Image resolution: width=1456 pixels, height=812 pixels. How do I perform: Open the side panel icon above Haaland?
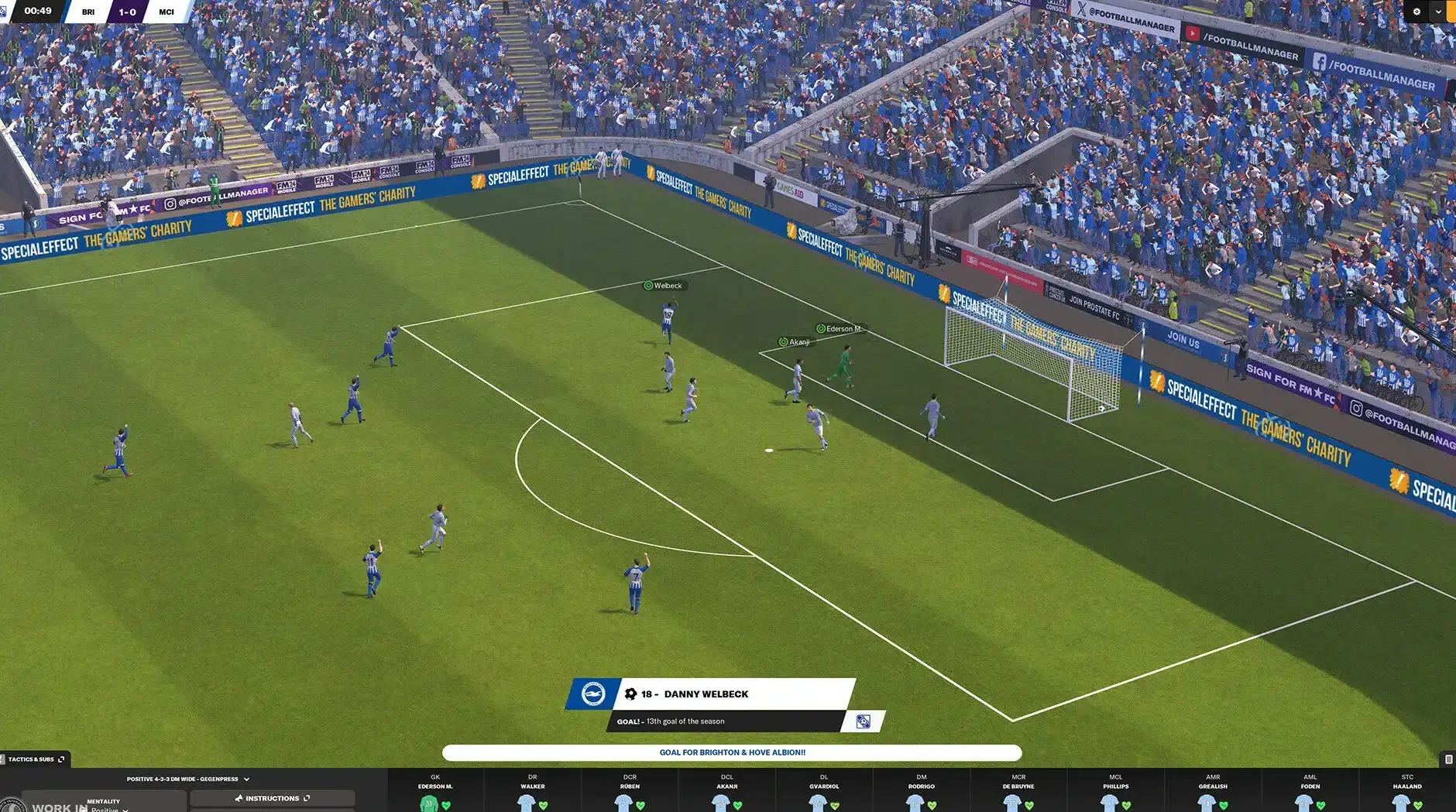(1448, 759)
